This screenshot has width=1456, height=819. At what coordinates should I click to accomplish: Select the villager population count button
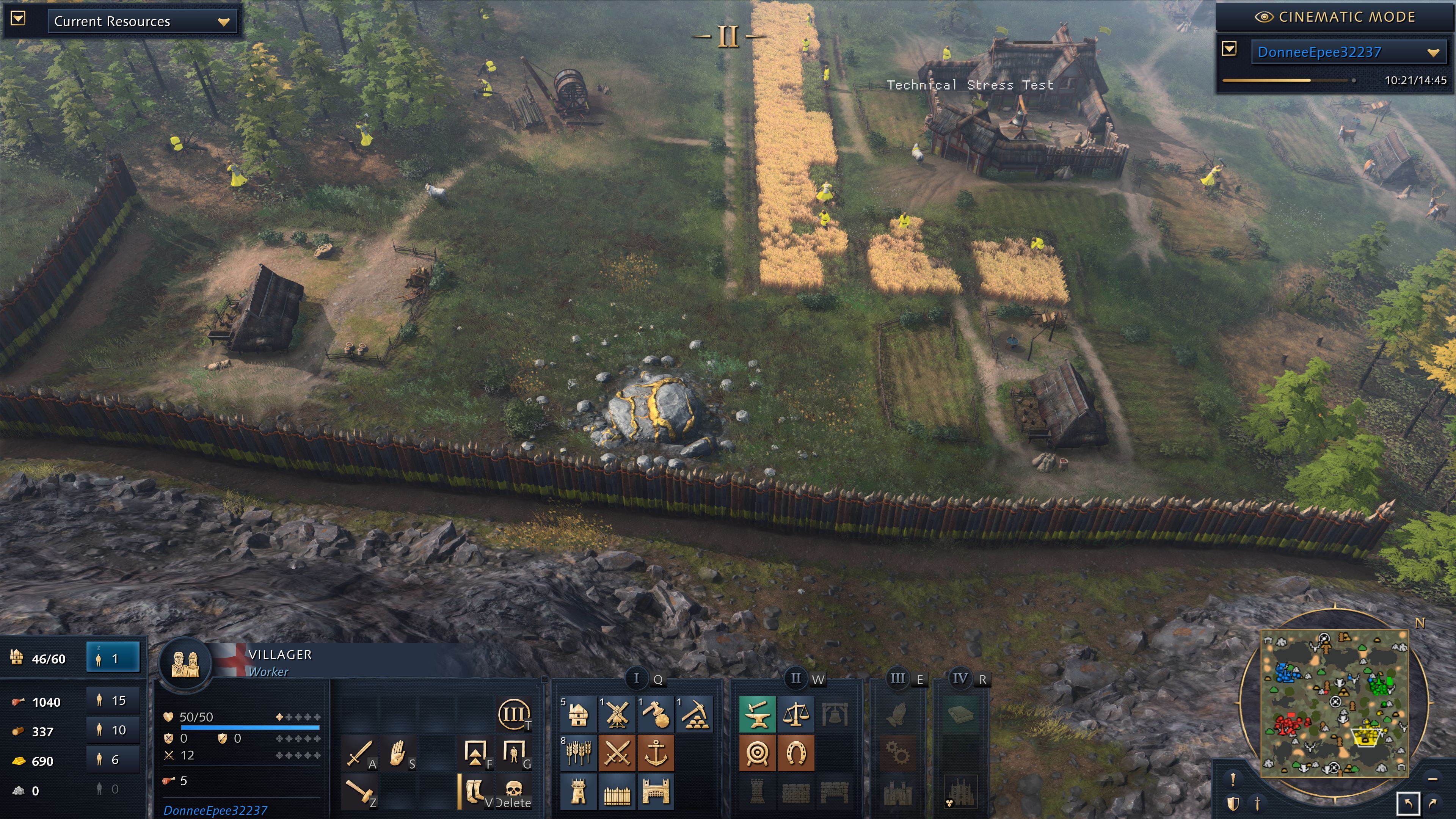[x=113, y=658]
